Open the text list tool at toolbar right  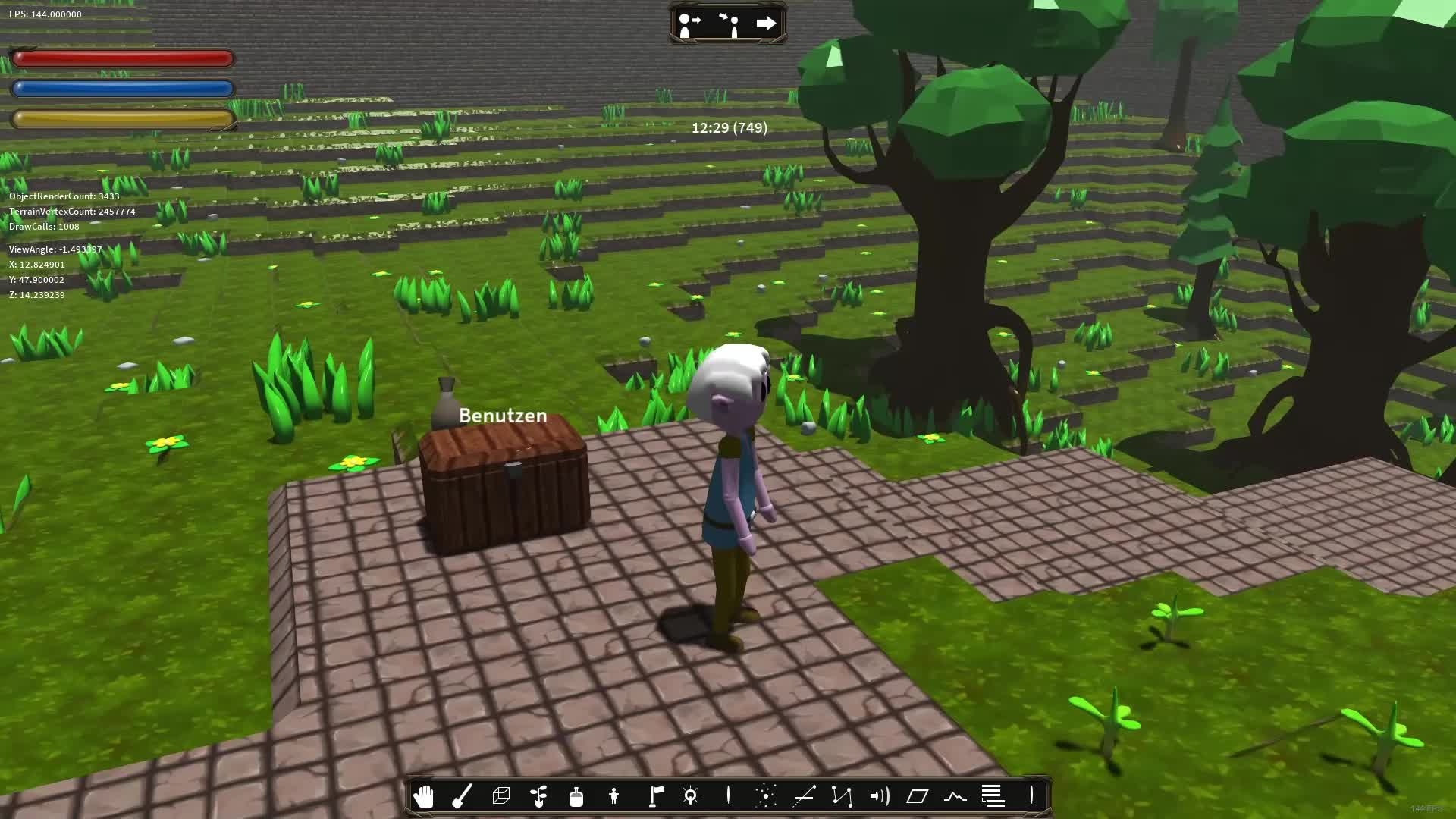coord(993,795)
